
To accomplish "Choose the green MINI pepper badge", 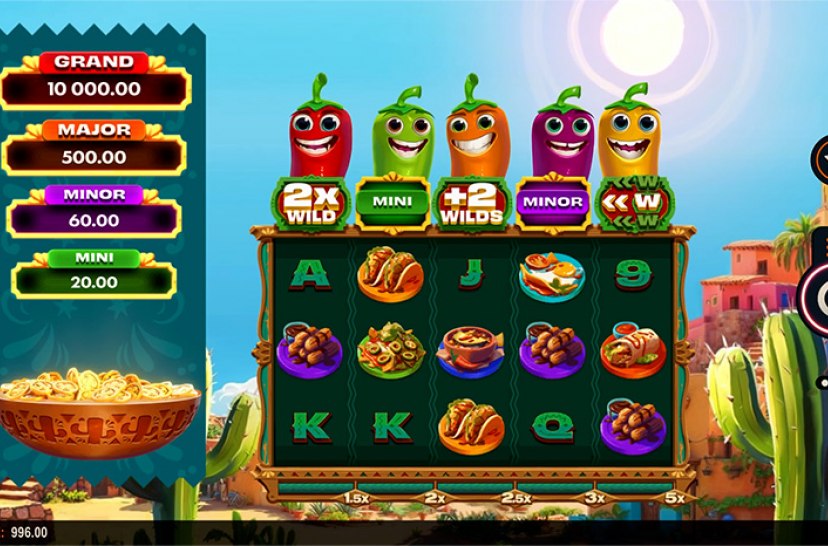I will tap(392, 201).
